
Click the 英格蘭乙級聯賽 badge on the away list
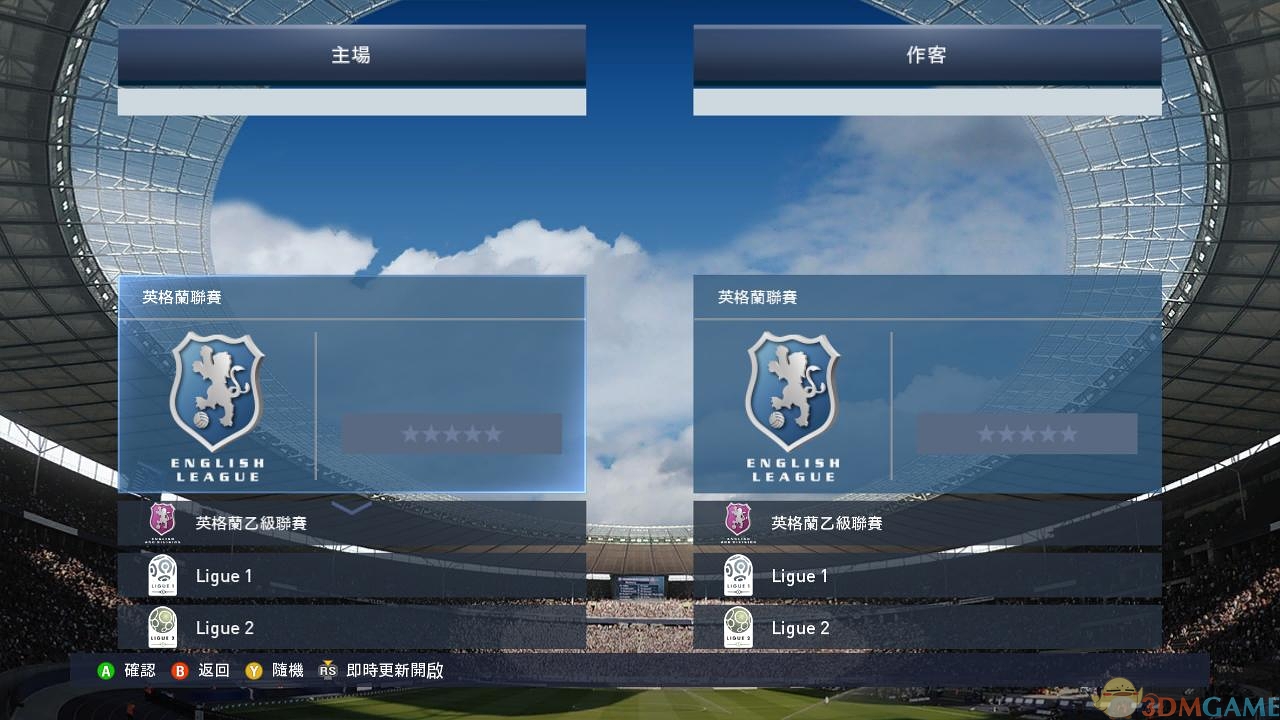739,522
